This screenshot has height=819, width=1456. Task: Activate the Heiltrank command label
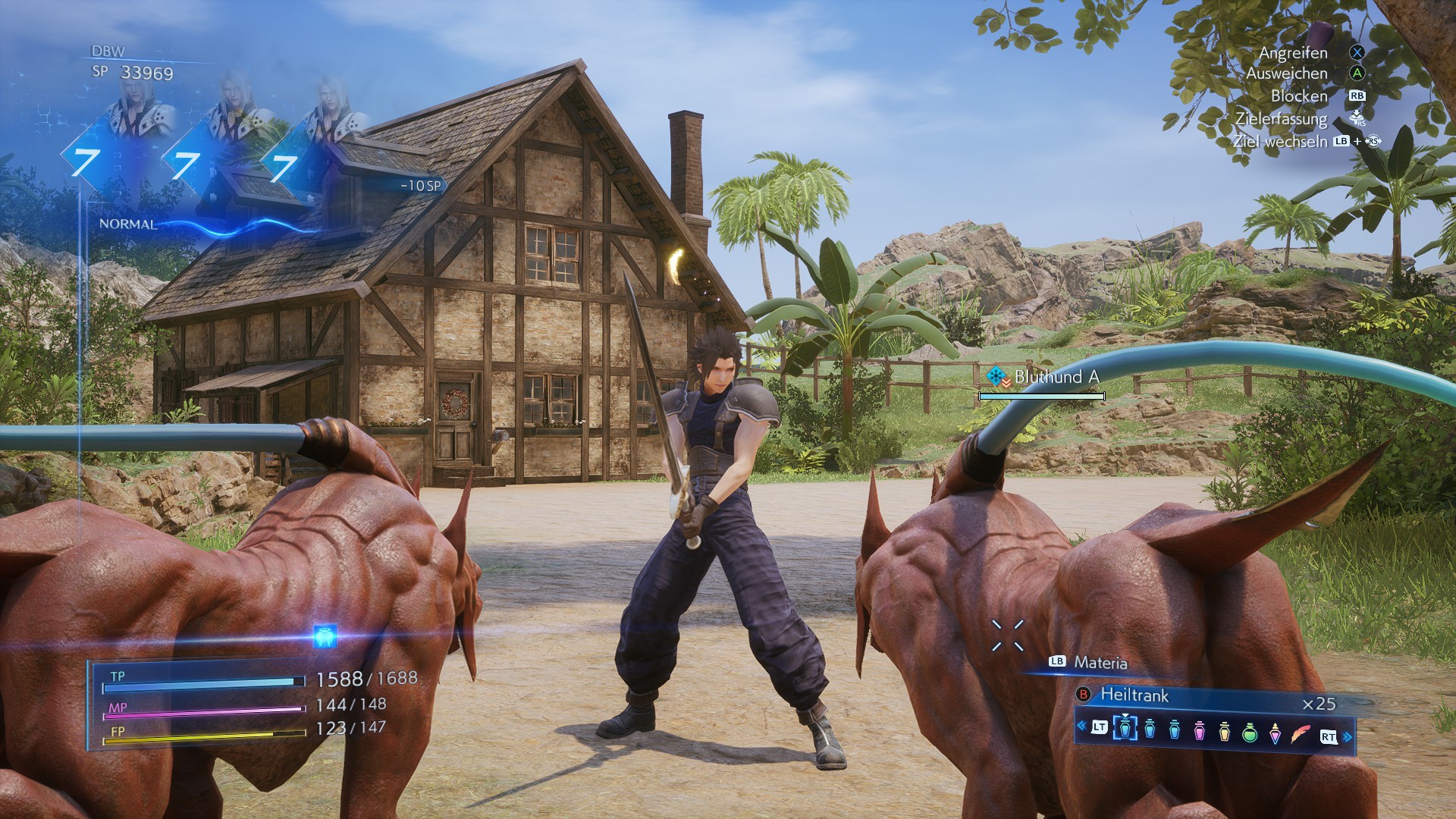click(x=1134, y=695)
